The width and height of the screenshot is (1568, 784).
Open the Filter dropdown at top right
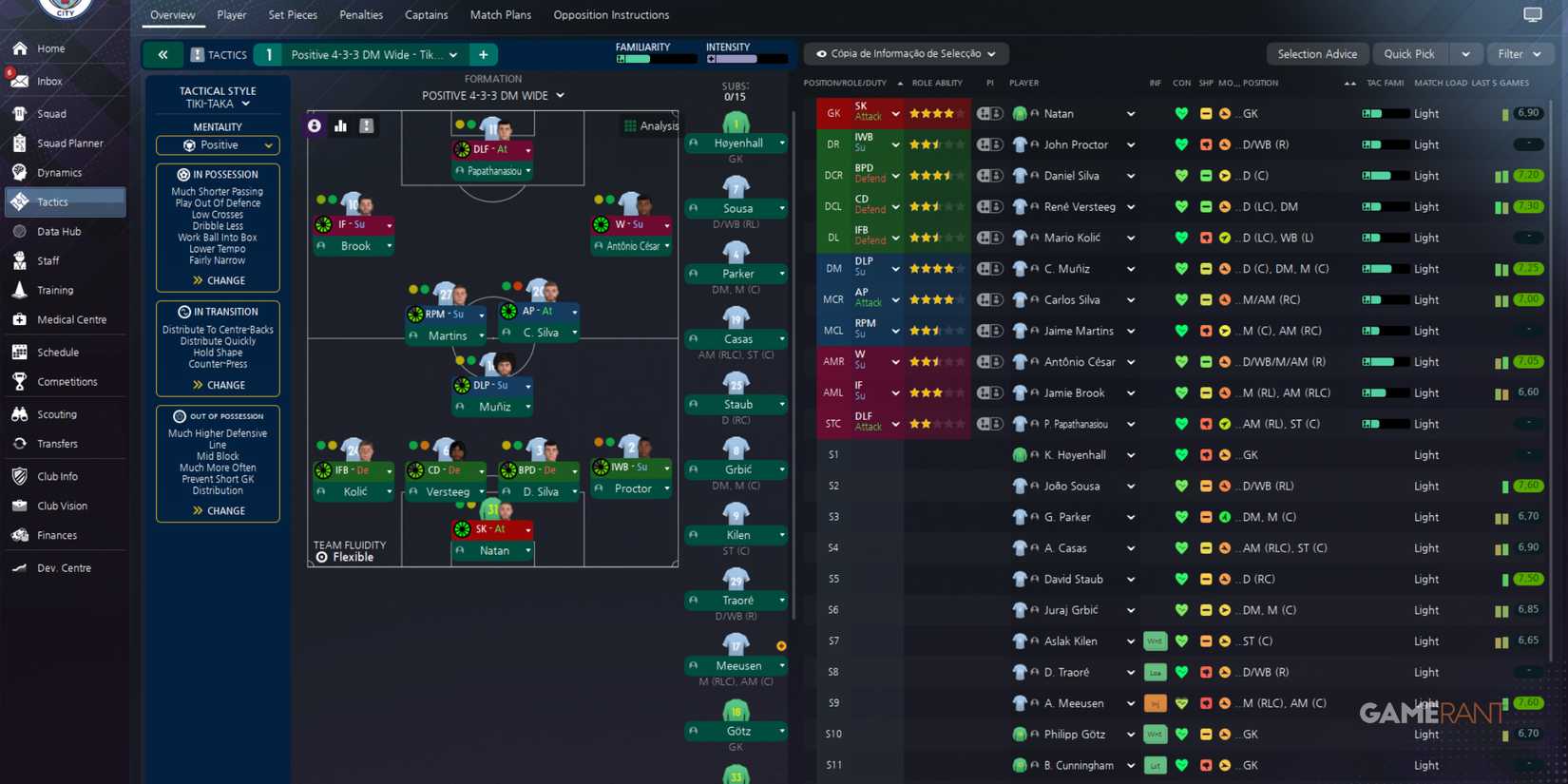[x=1520, y=53]
